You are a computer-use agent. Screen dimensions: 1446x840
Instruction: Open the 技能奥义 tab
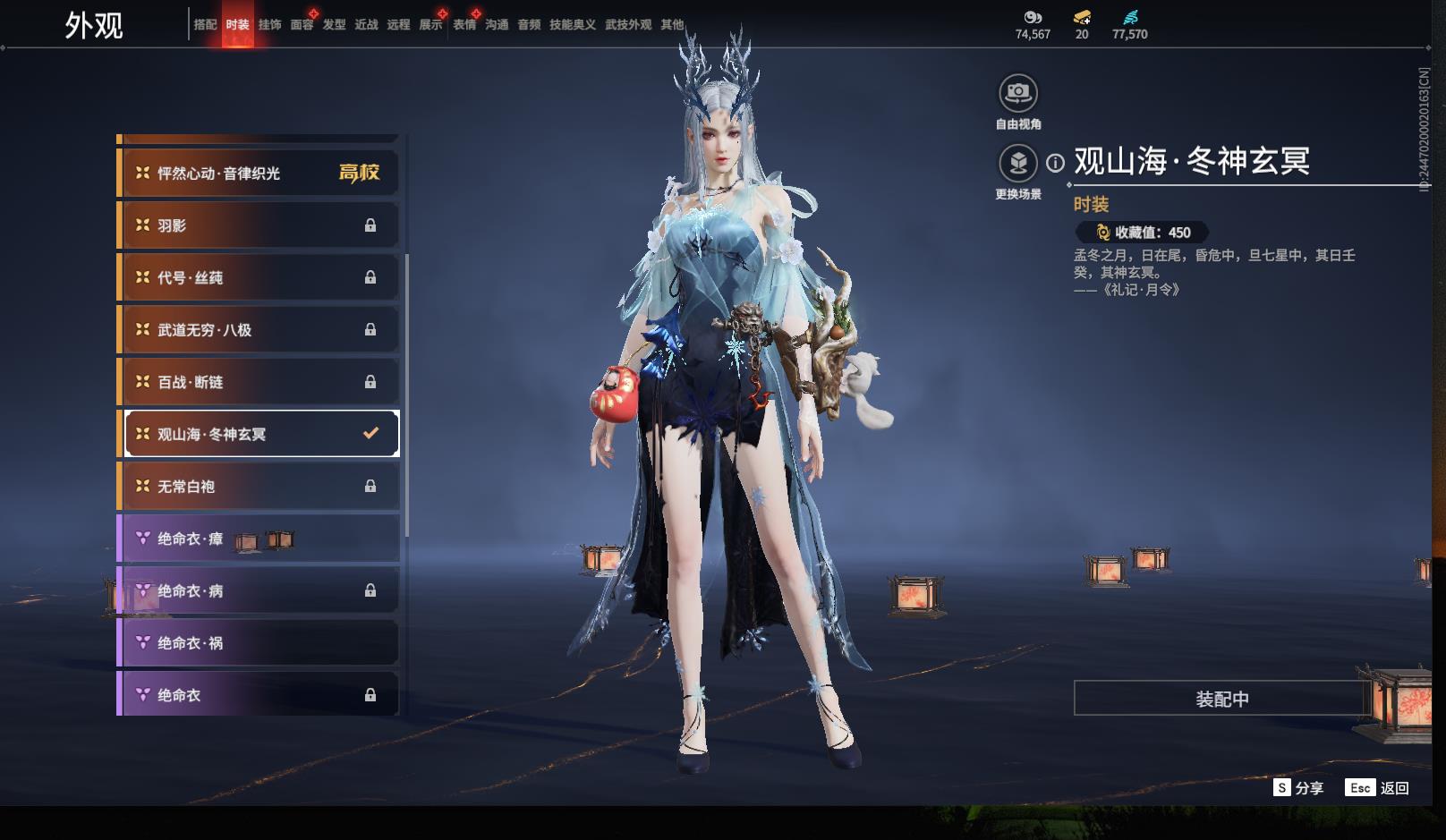click(x=572, y=25)
